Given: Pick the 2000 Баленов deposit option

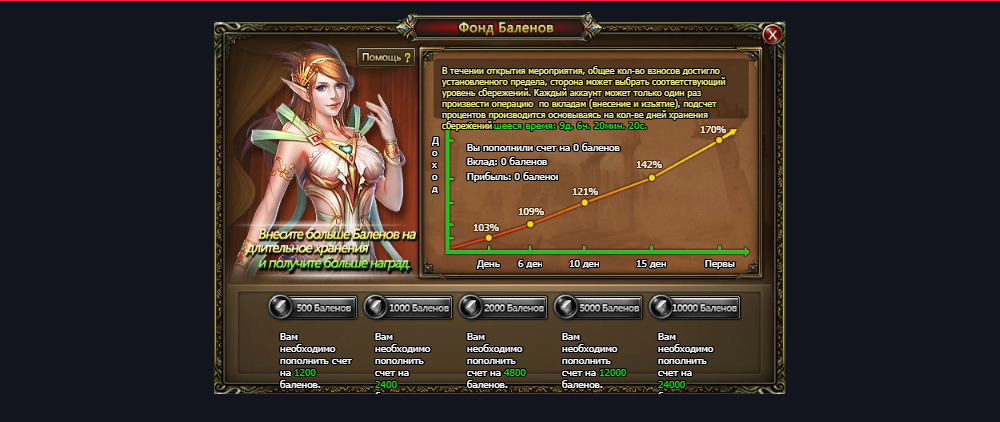Looking at the screenshot, I should pyautogui.click(x=502, y=307).
